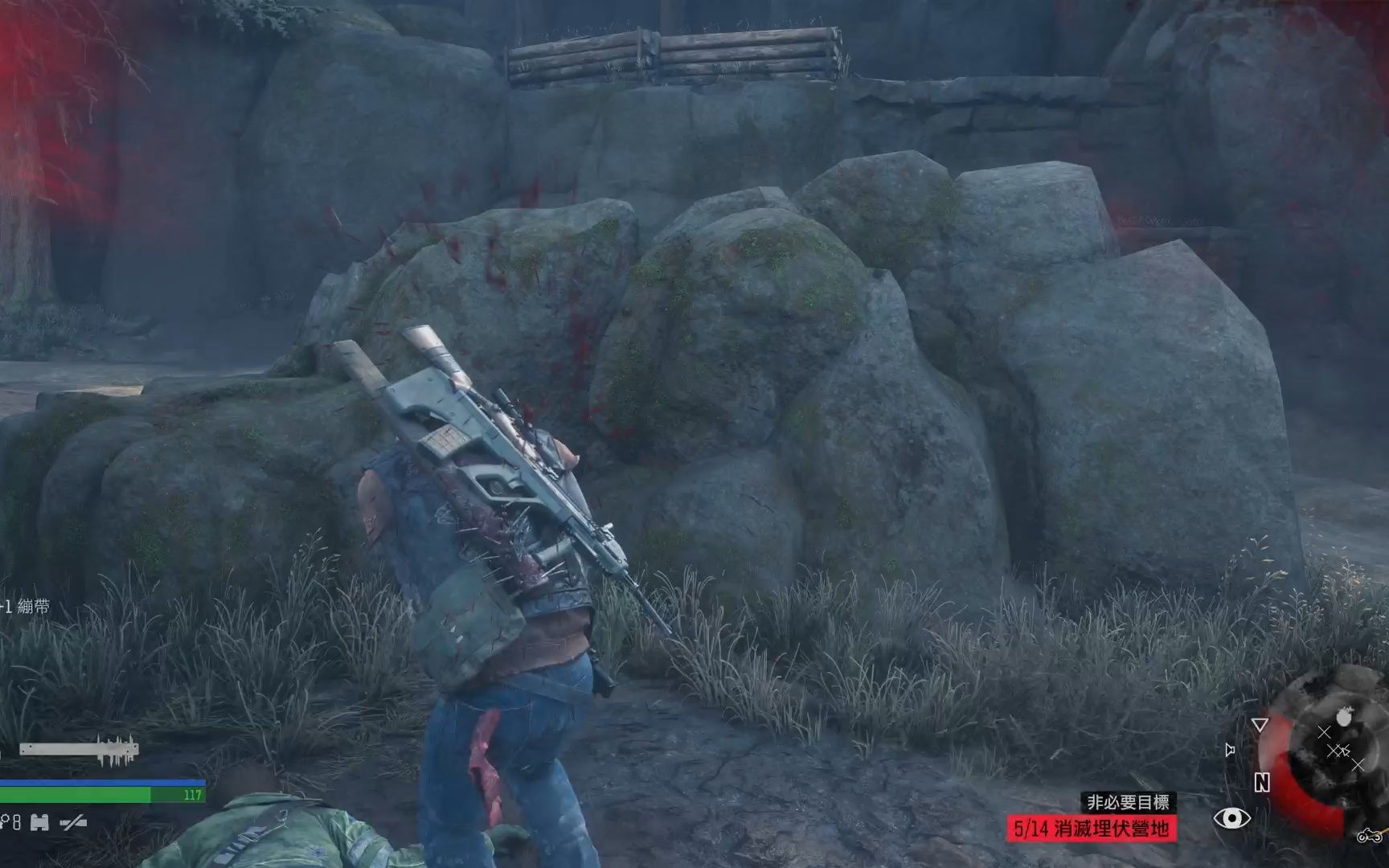Select the 消滅埋伏營地 objective tracker

tap(1091, 829)
